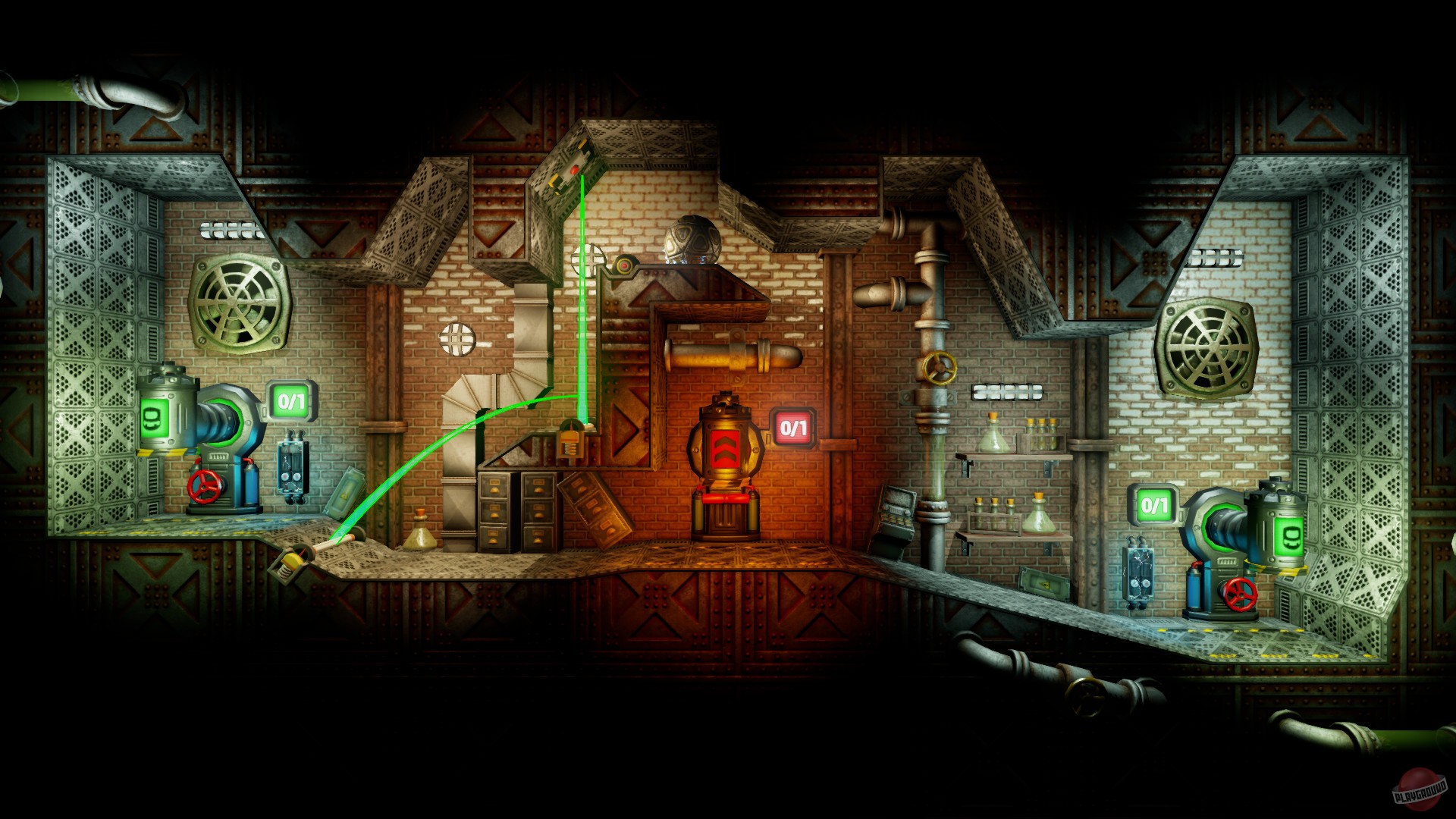Select the yellow spring trampoline near the cabinets
This screenshot has width=1456, height=819.
coord(570,440)
